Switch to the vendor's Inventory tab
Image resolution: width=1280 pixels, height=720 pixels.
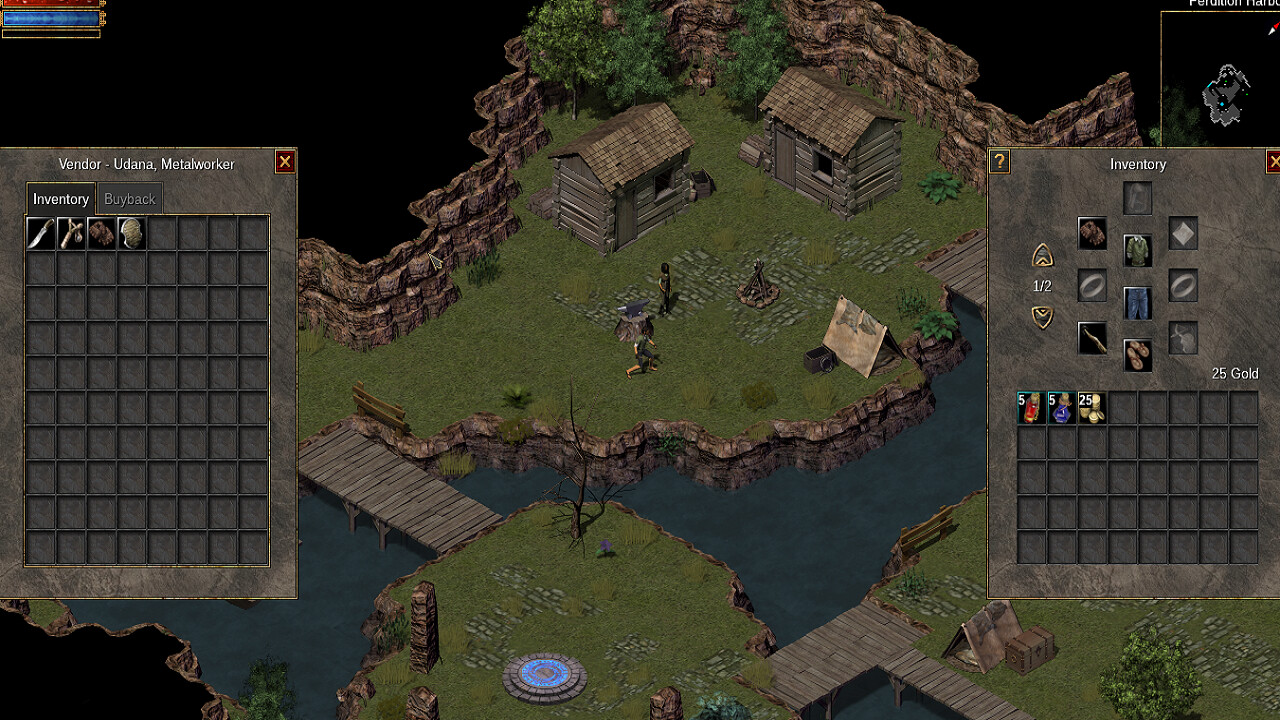(x=60, y=198)
